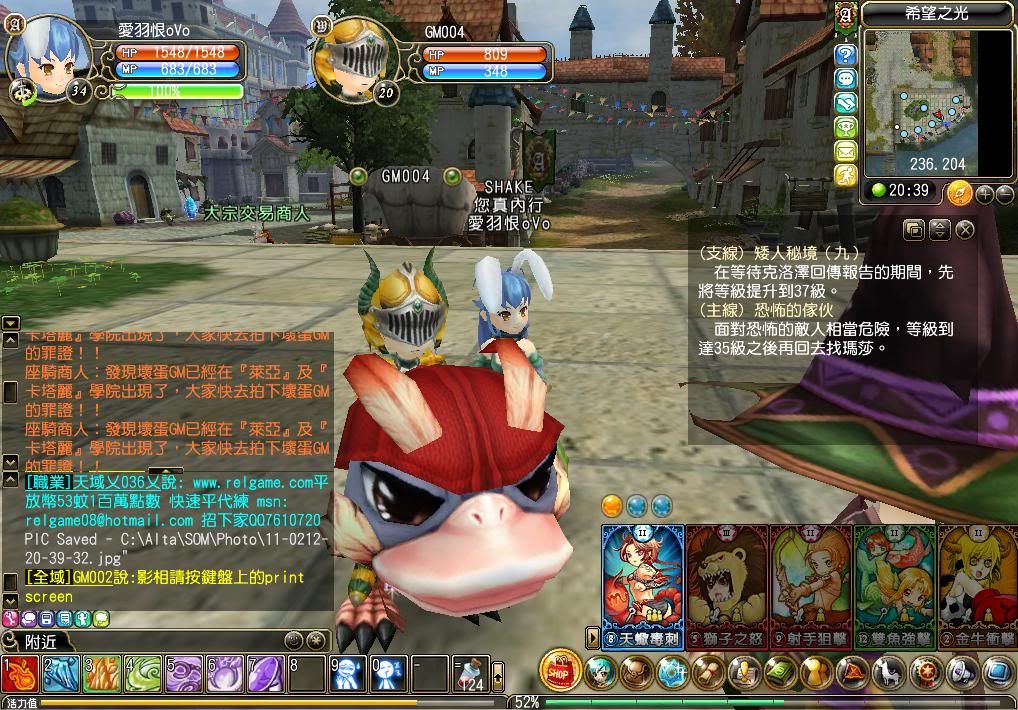Open the blue question mark help icon
The height and width of the screenshot is (710, 1018).
click(x=846, y=55)
